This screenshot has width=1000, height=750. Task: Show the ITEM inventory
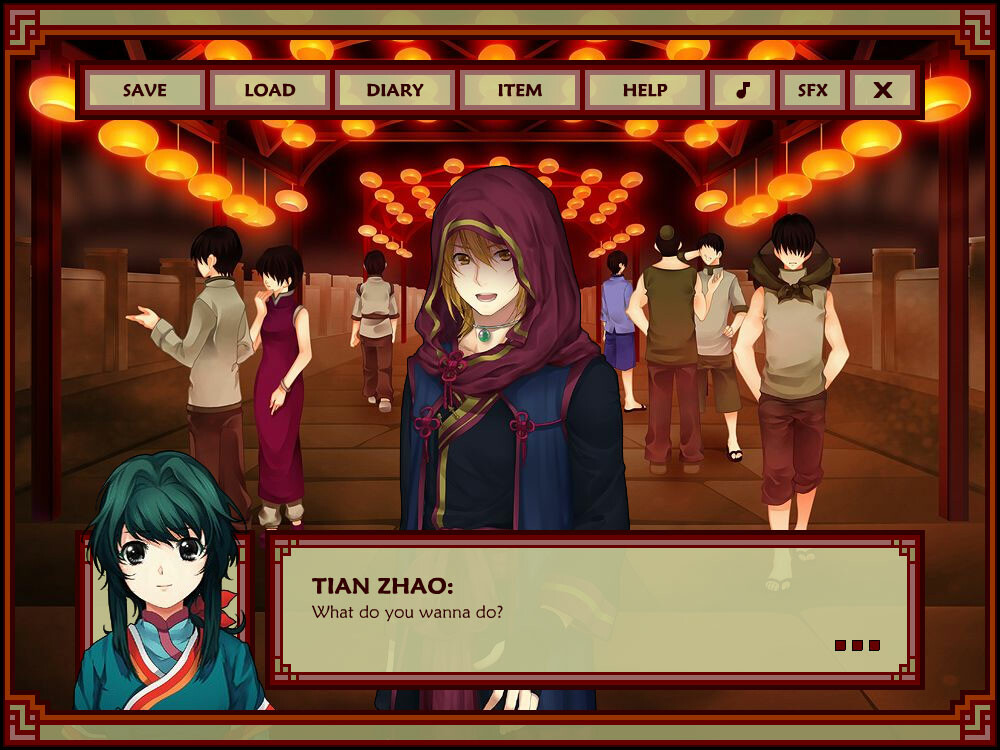(520, 90)
